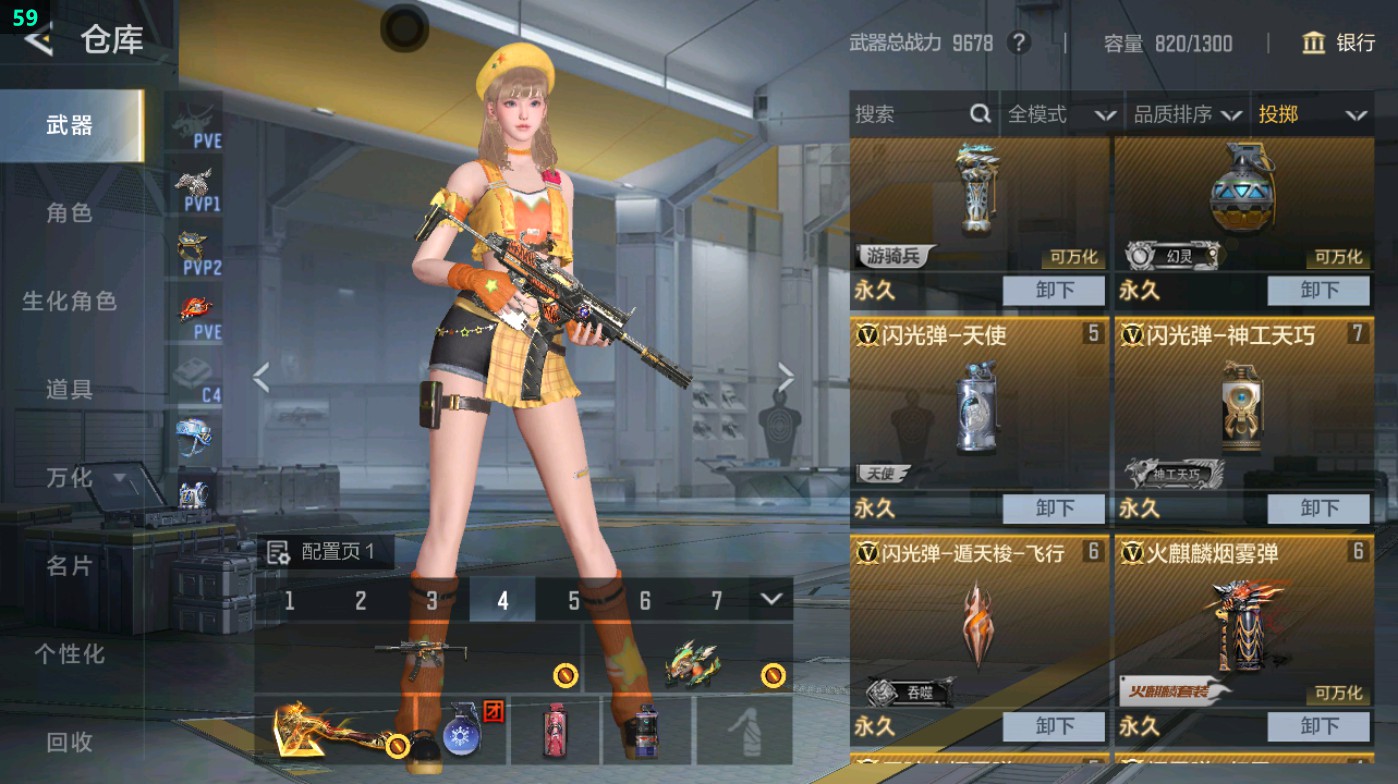Open the 生化角色 category
The image size is (1398, 784).
click(x=69, y=301)
